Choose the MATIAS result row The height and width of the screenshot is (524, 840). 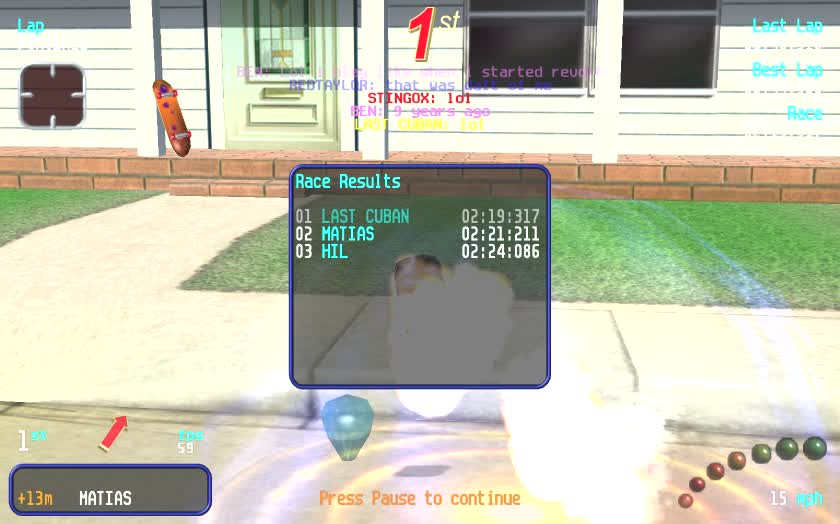417,234
